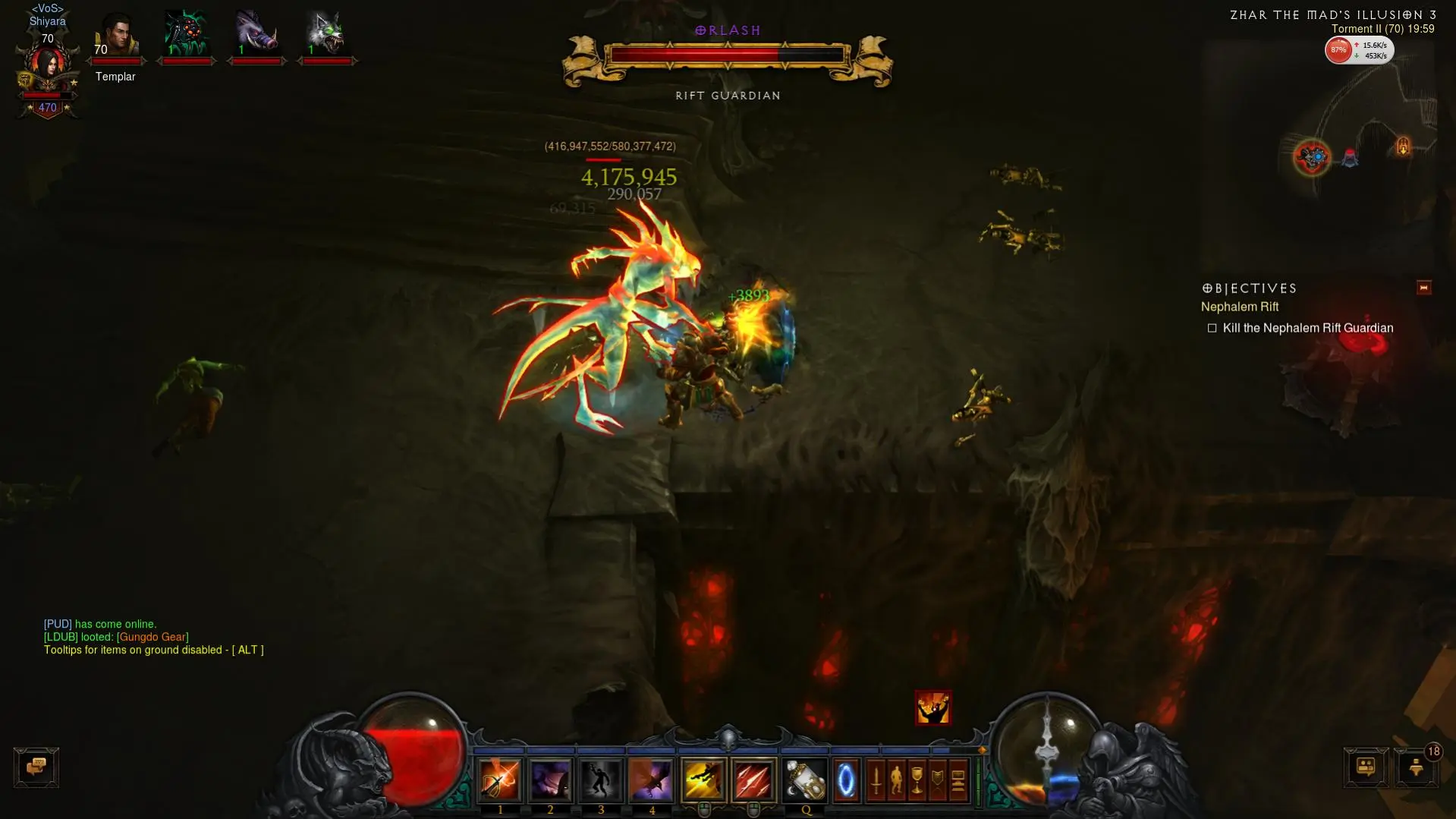Select the Templar follower portrait
1456x819 pixels.
pyautogui.click(x=116, y=34)
